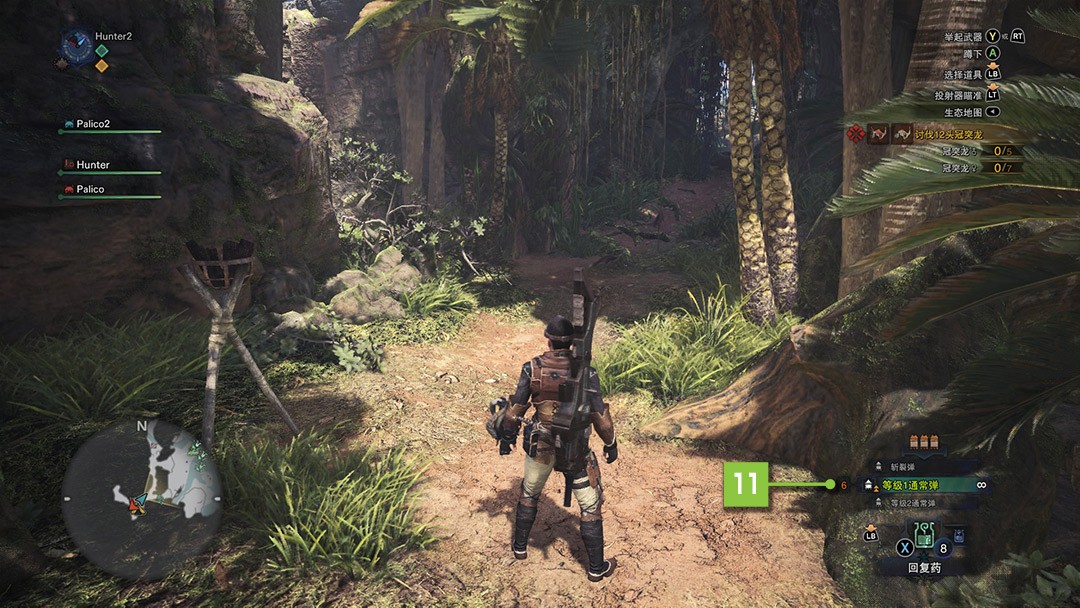The width and height of the screenshot is (1080, 608).
Task: Select party member Hunter in the list
Action: point(93,165)
